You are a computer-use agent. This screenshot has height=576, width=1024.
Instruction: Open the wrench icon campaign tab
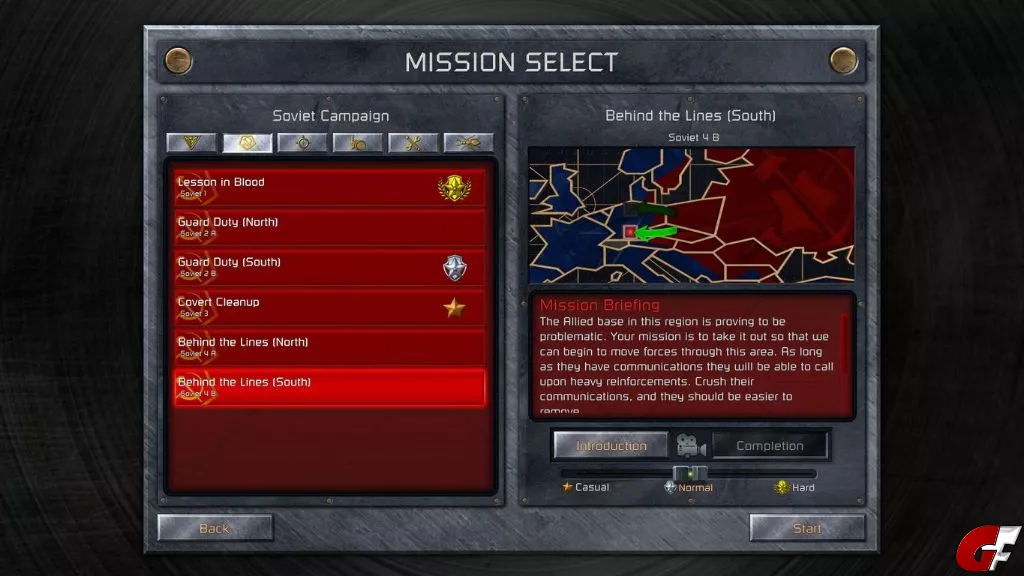pyautogui.click(x=413, y=143)
